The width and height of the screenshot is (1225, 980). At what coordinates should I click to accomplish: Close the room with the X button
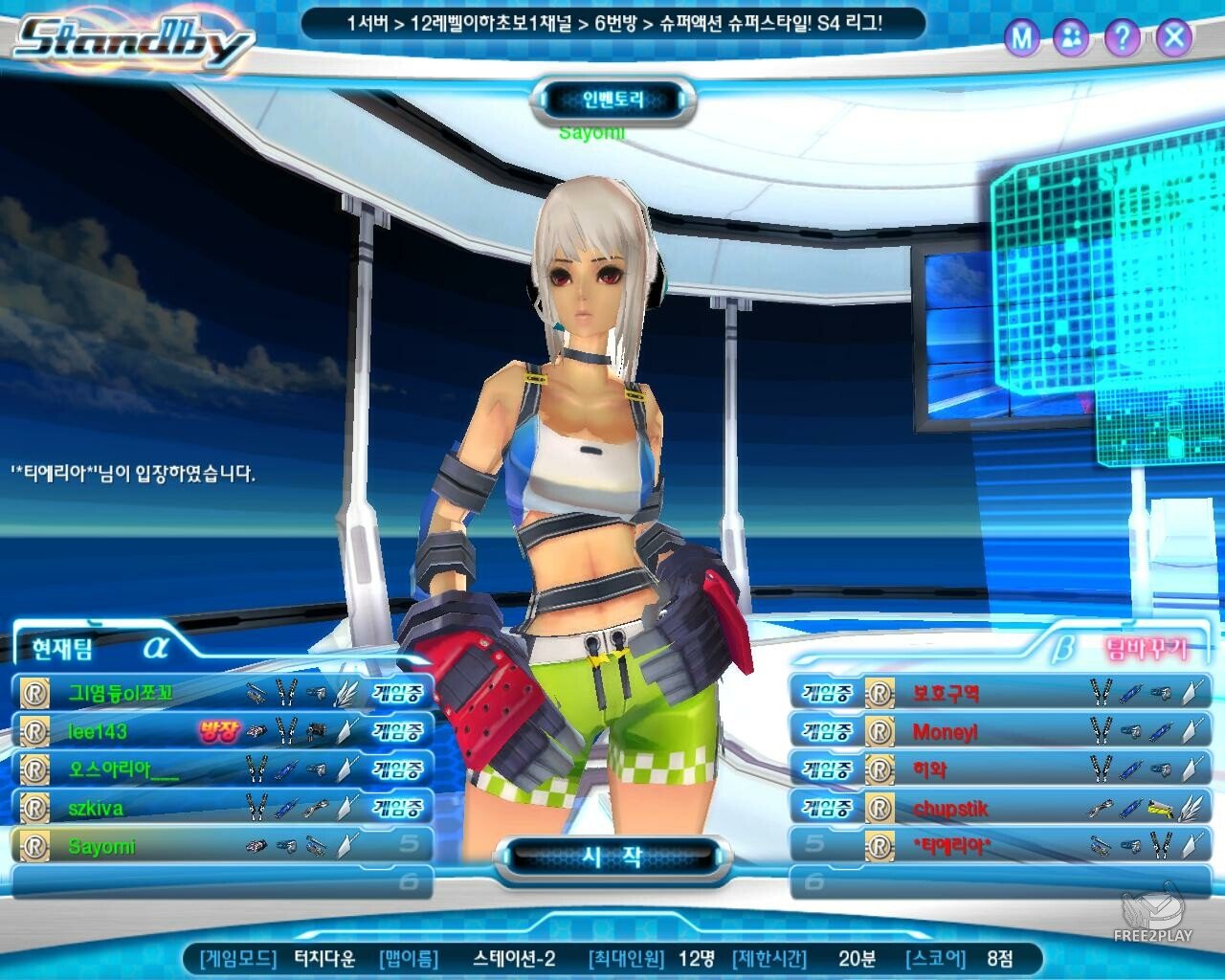point(1173,38)
